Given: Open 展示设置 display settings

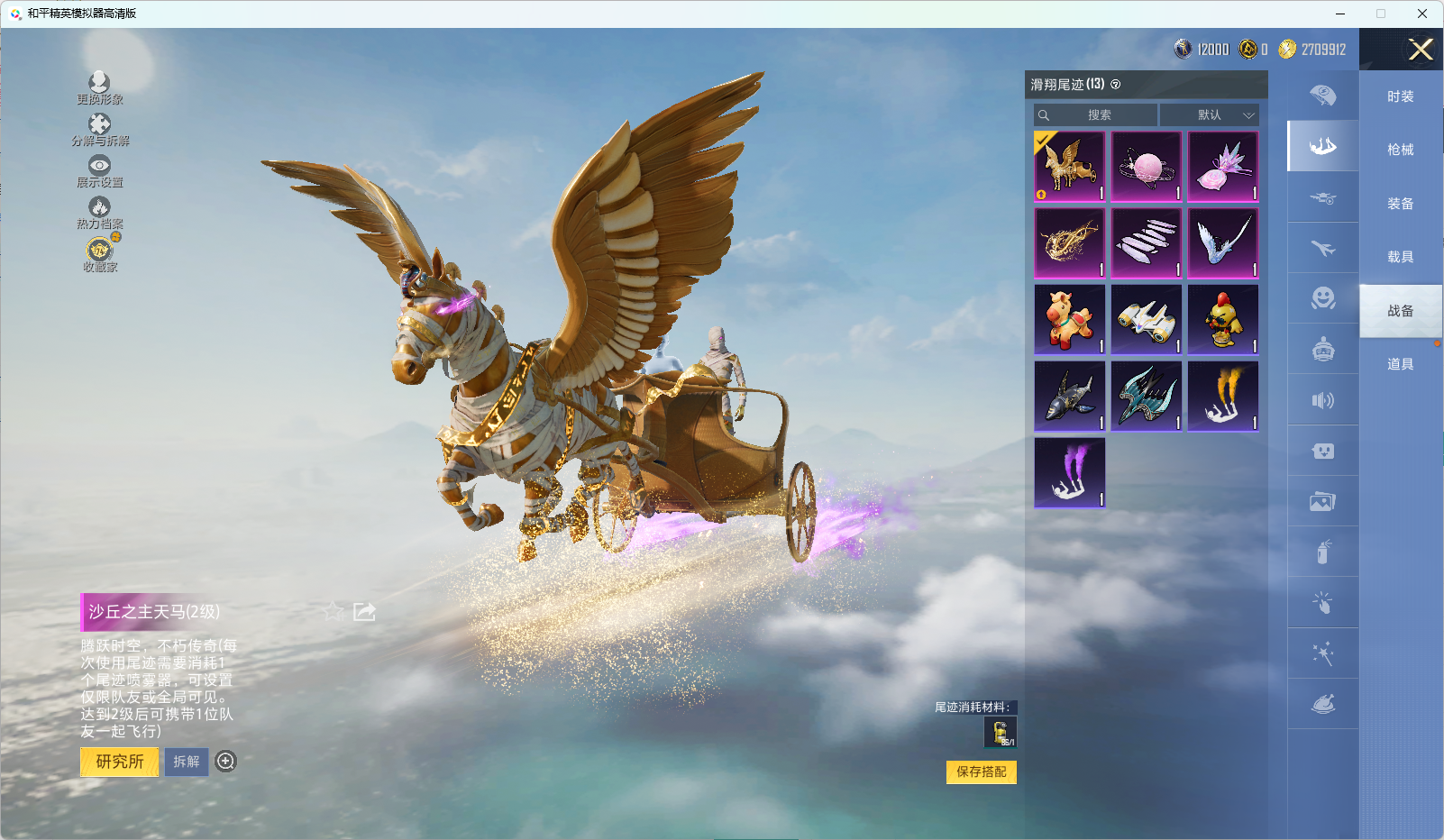Looking at the screenshot, I should [99, 170].
